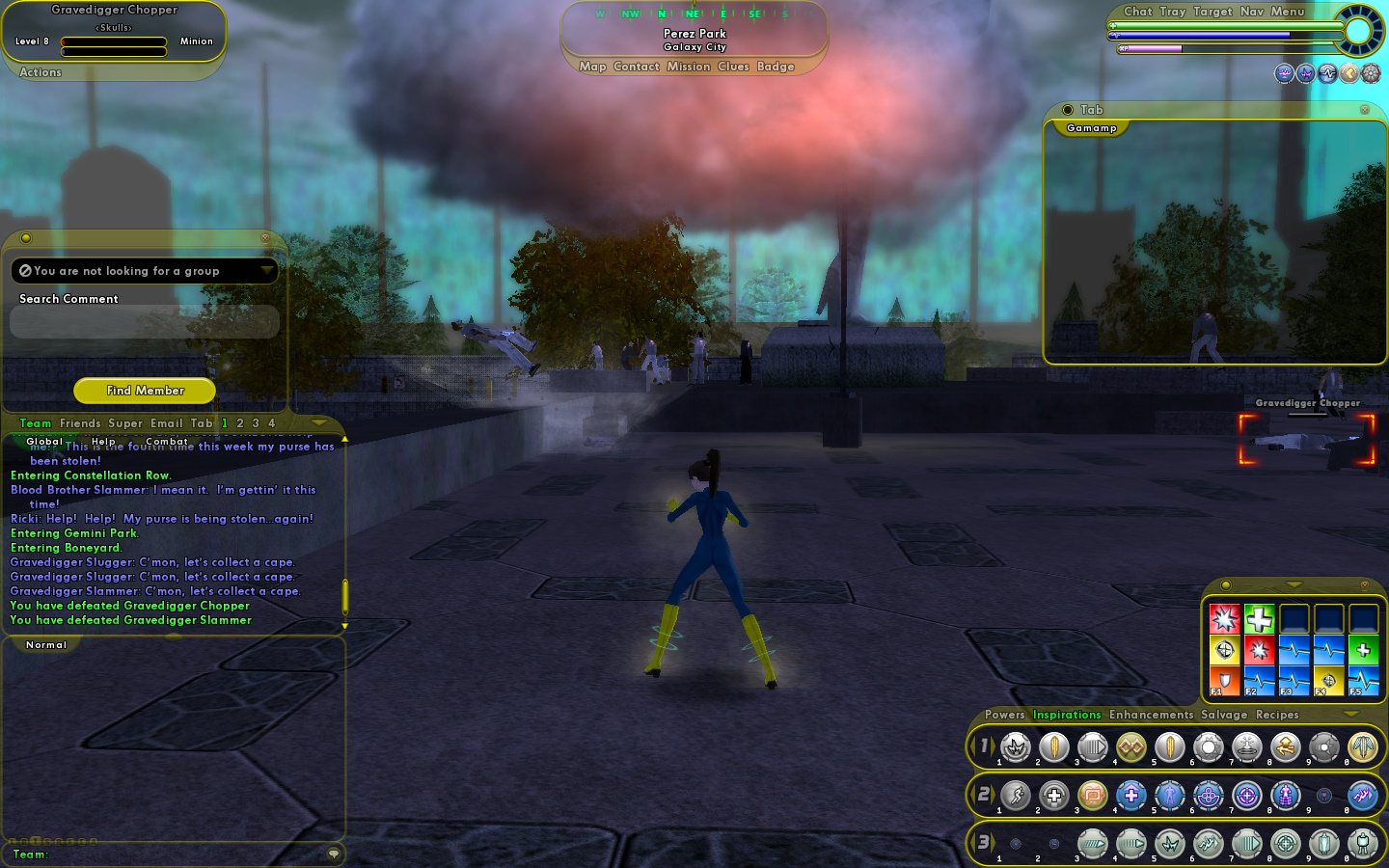Image resolution: width=1389 pixels, height=868 pixels.
Task: Open the Contact list
Action: pyautogui.click(x=636, y=67)
